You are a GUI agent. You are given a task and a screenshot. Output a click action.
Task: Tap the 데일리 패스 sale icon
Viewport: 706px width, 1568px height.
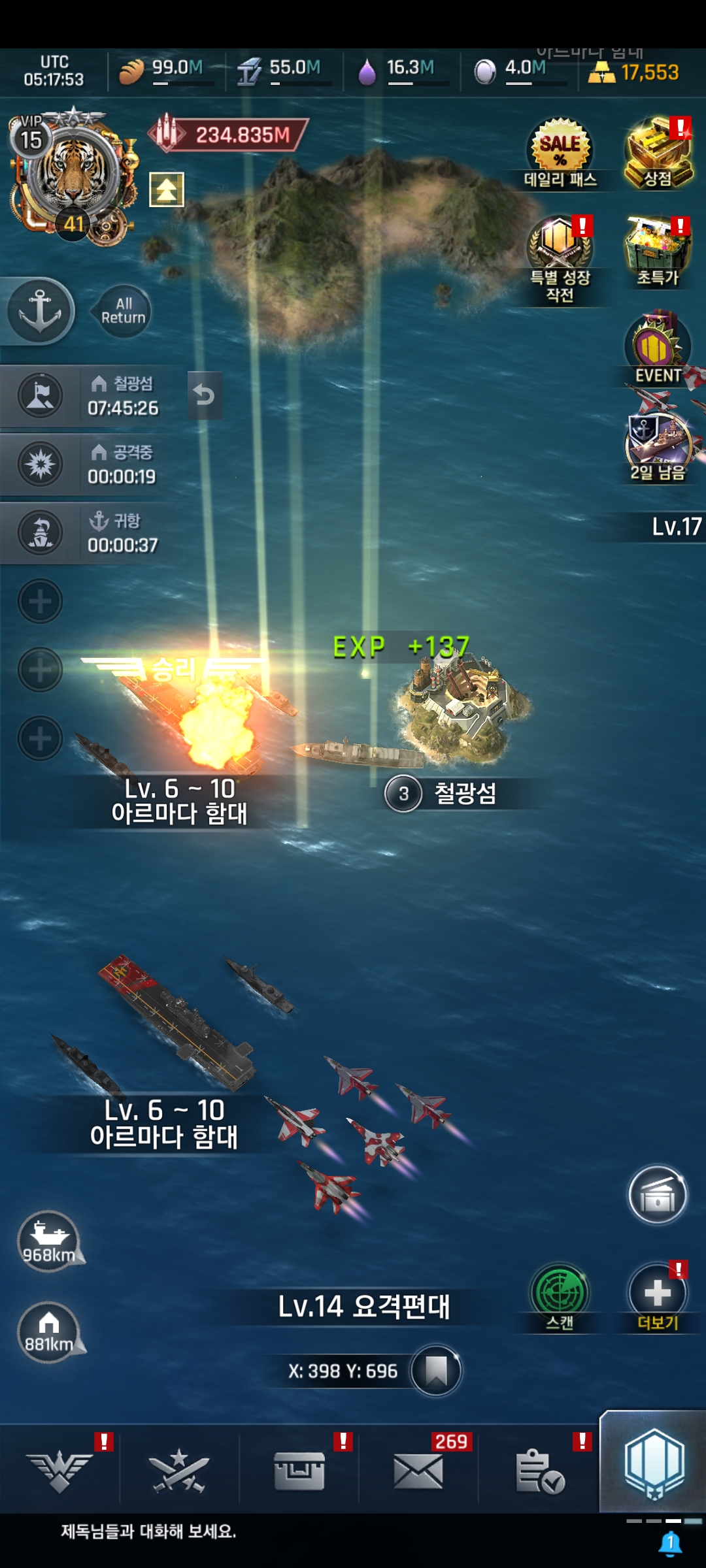click(x=560, y=152)
